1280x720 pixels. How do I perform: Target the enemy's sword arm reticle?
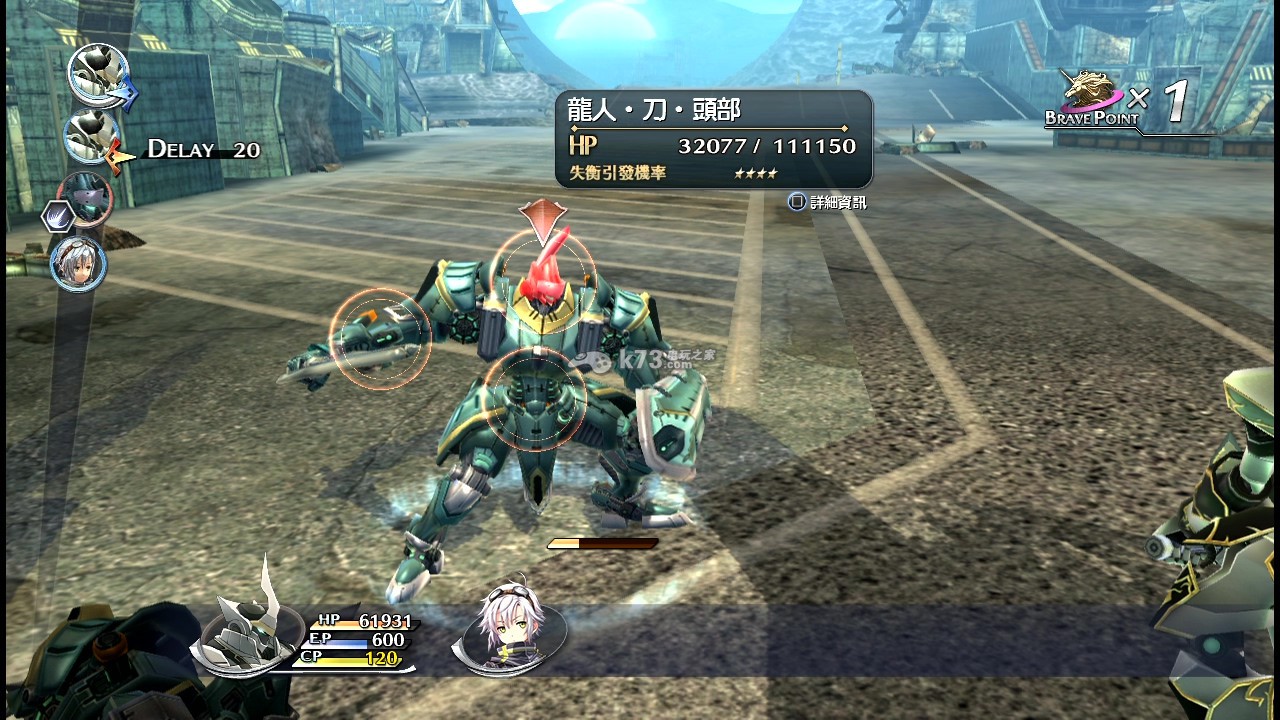pos(380,339)
